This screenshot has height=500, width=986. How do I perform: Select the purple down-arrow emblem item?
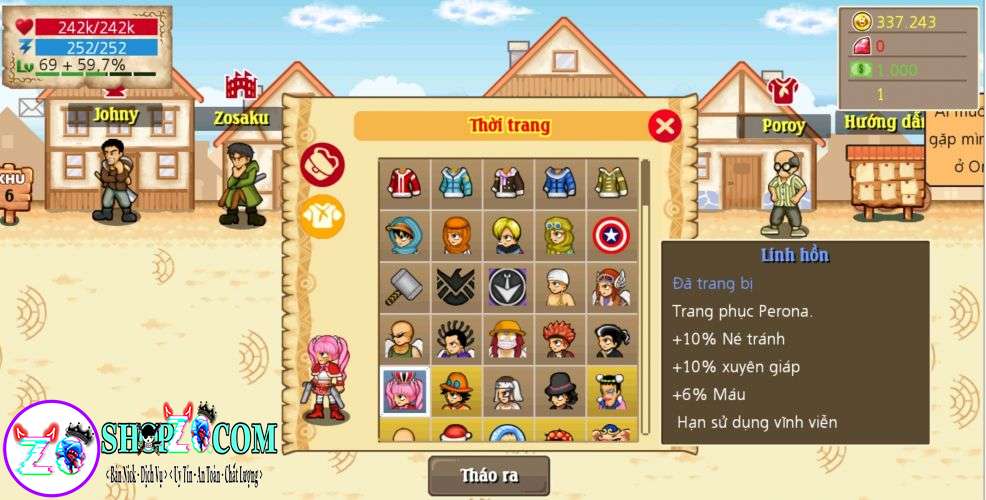(x=508, y=288)
